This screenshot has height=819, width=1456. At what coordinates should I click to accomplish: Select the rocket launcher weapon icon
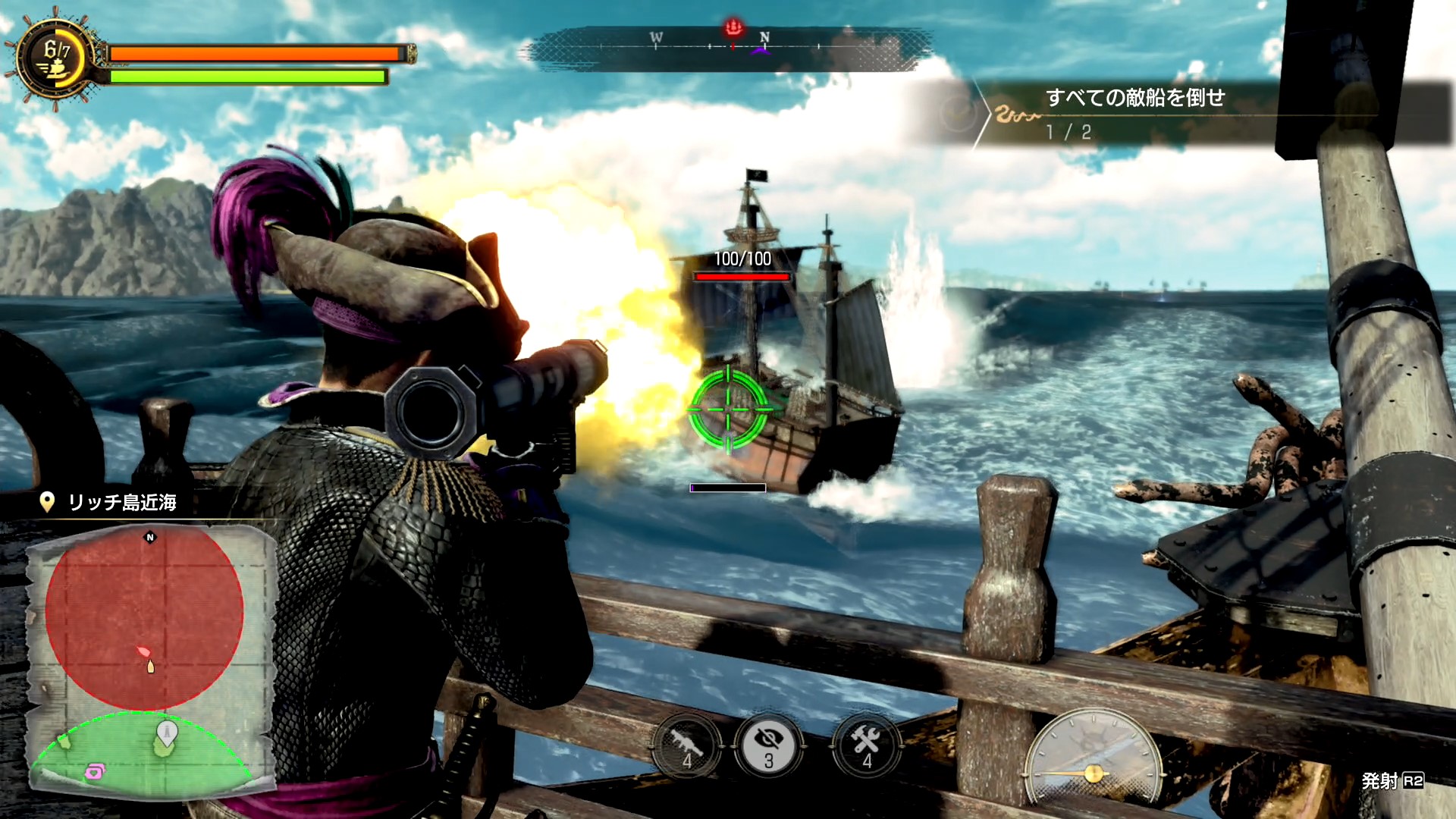(686, 746)
